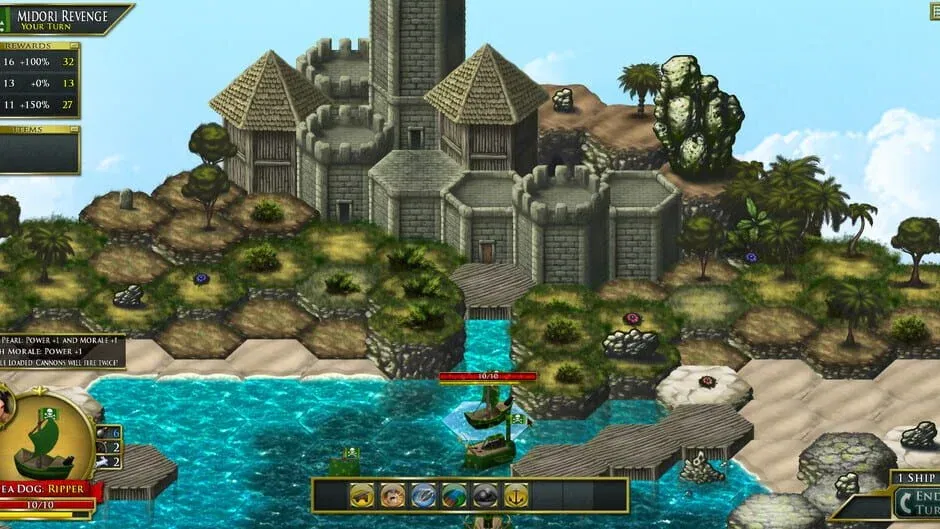The height and width of the screenshot is (529, 940).
Task: Click the End Turn button
Action: [915, 502]
